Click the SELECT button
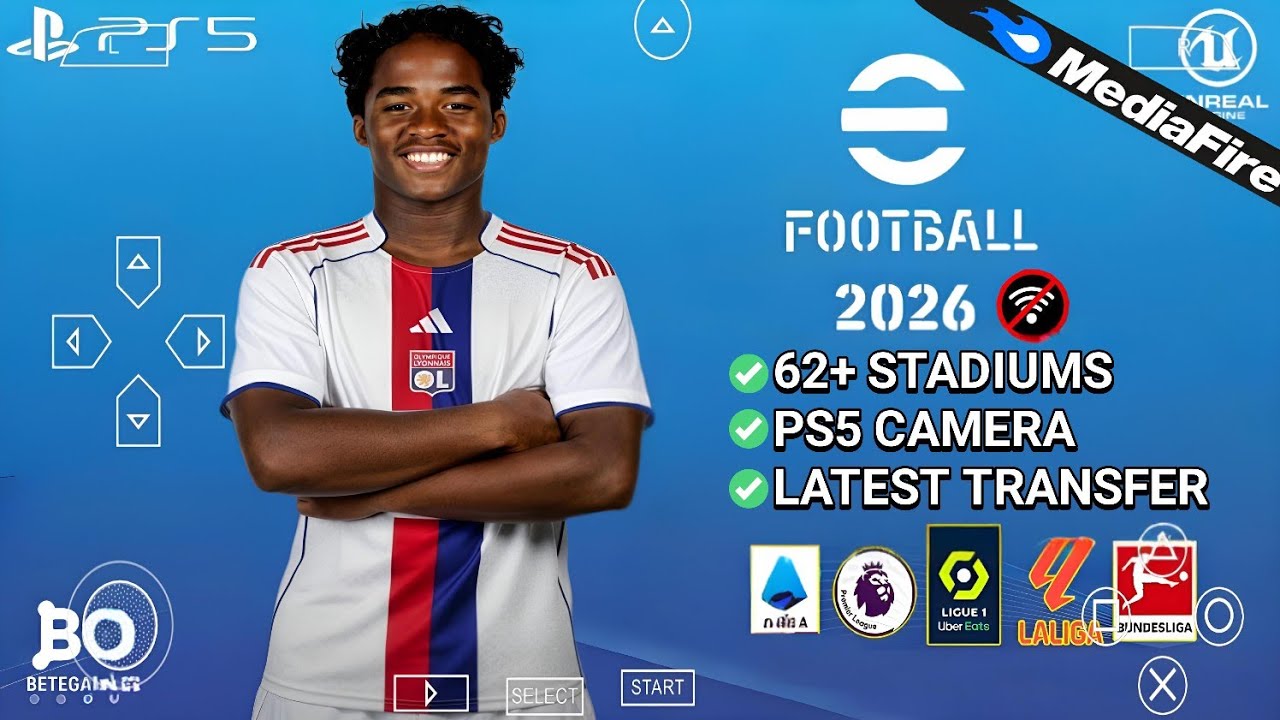The height and width of the screenshot is (720, 1280). pyautogui.click(x=545, y=695)
